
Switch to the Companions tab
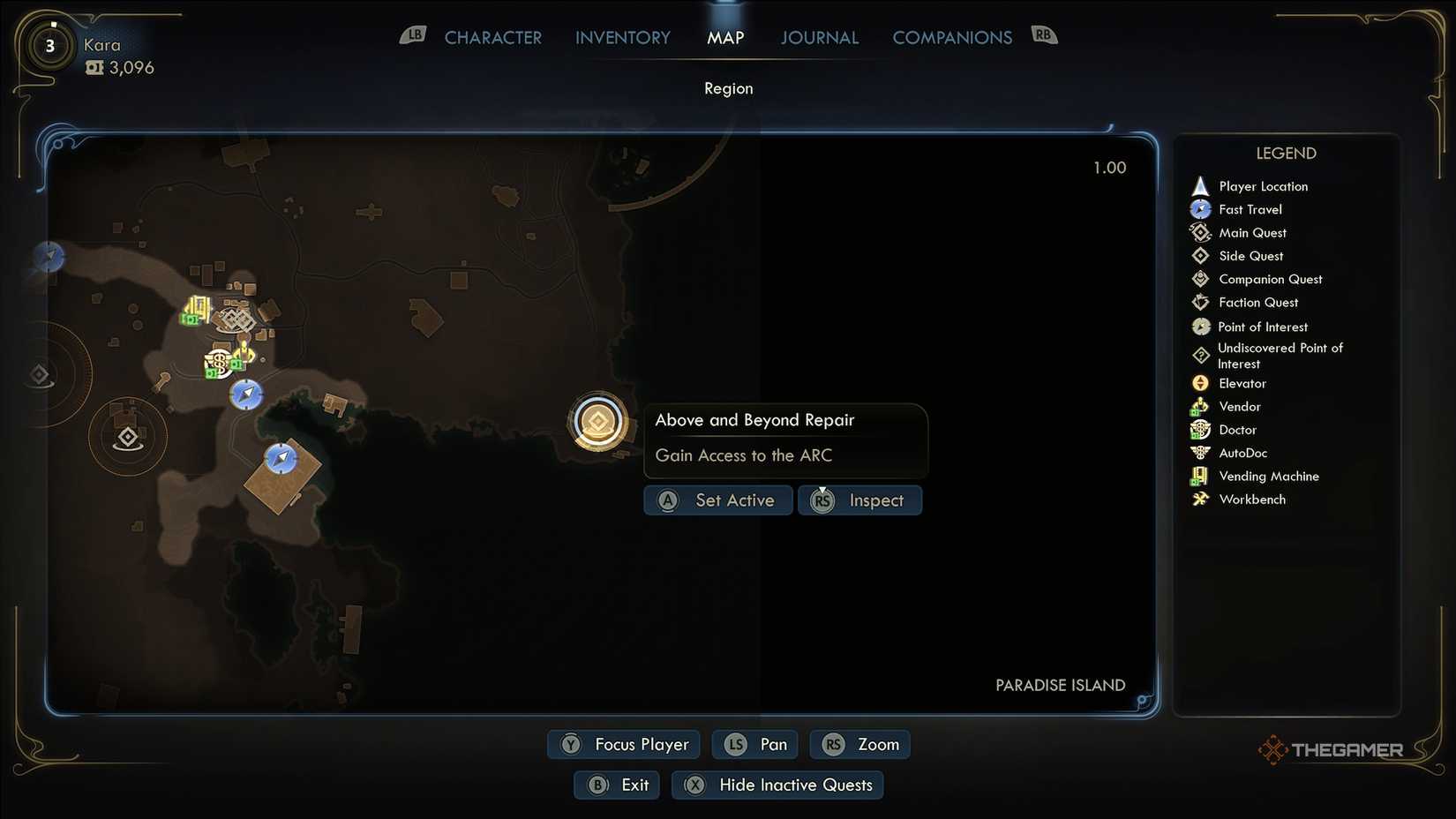[x=952, y=37]
